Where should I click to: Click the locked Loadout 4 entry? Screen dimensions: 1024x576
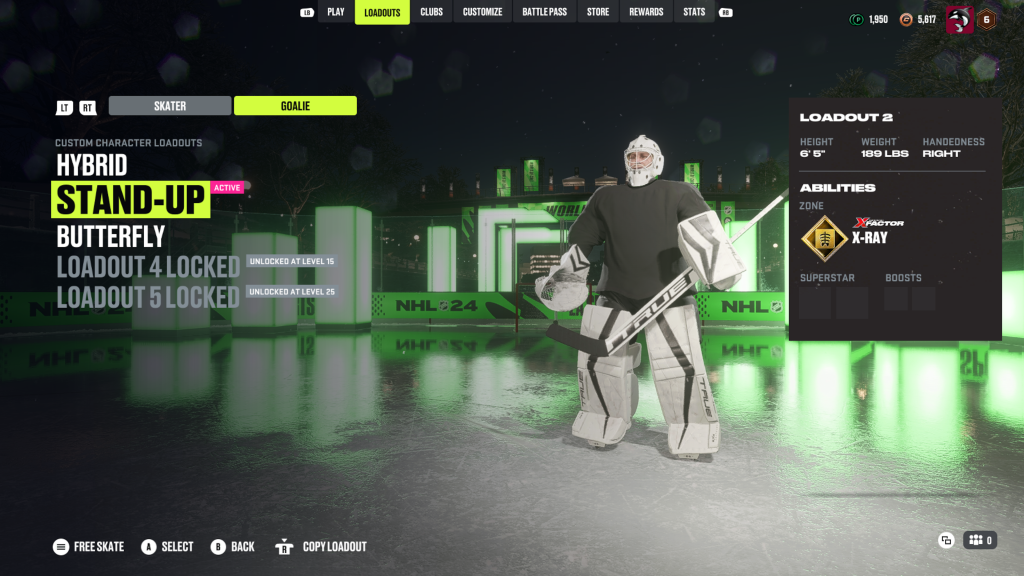(148, 267)
